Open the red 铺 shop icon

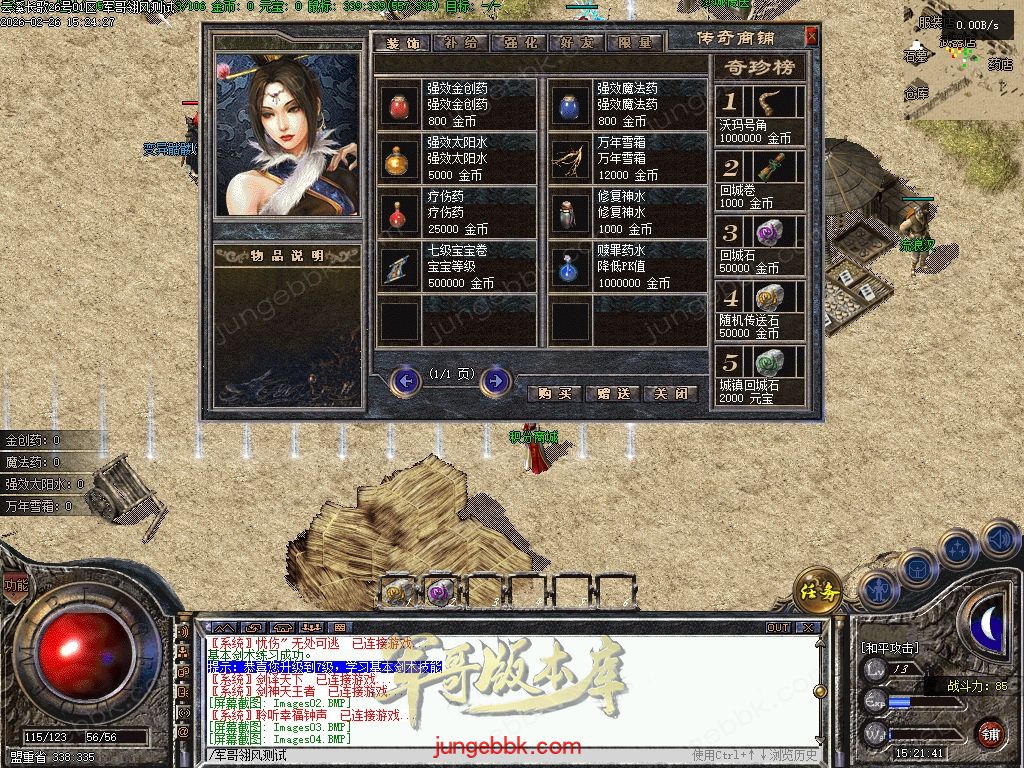pos(990,733)
